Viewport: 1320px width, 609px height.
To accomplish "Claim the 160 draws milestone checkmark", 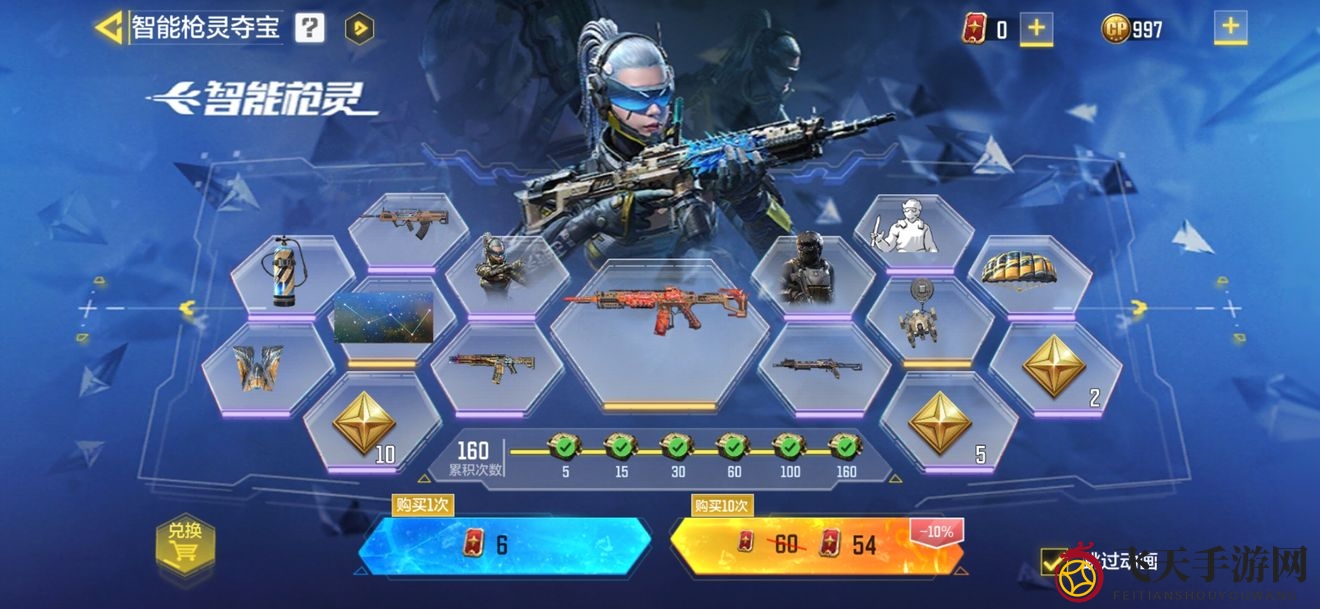I will click(845, 445).
